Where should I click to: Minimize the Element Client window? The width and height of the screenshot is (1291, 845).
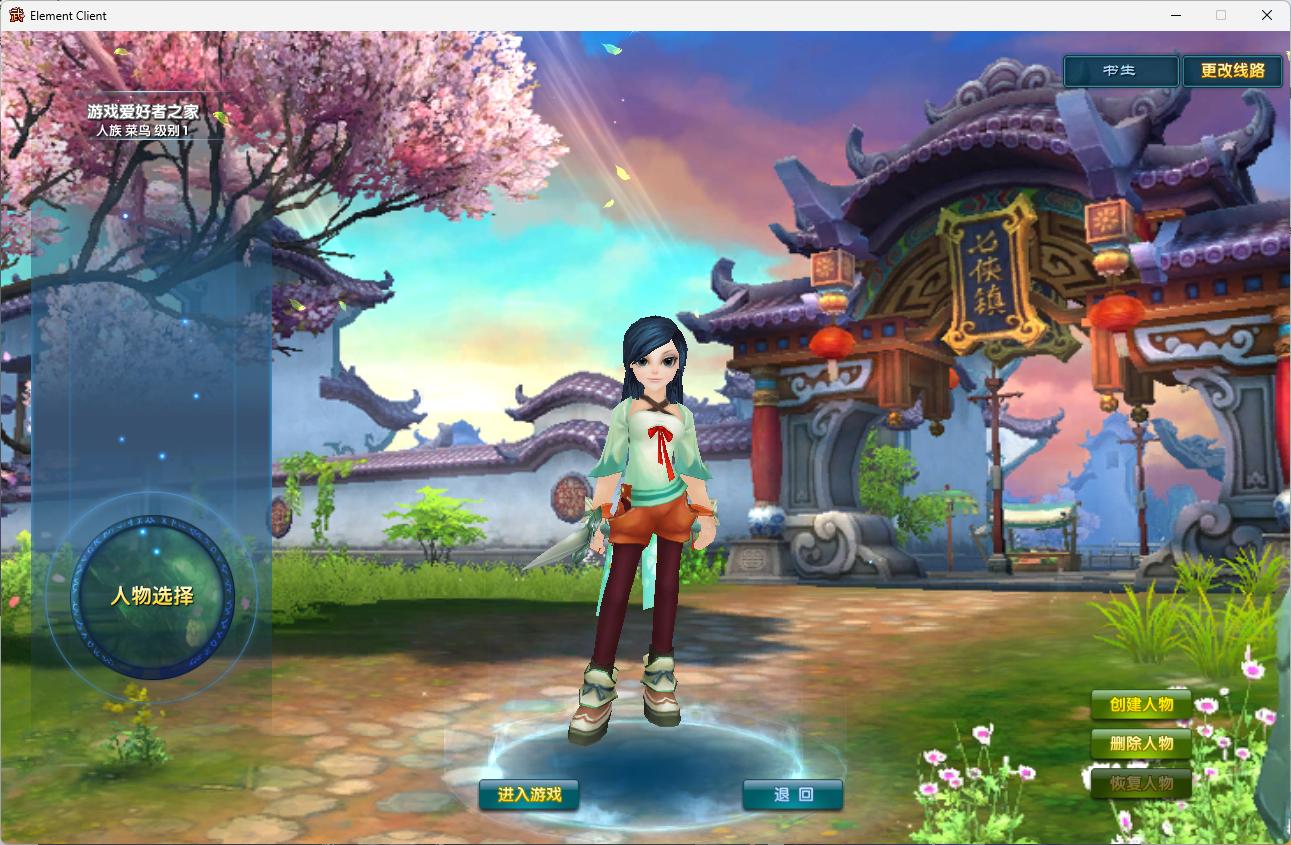(1175, 15)
